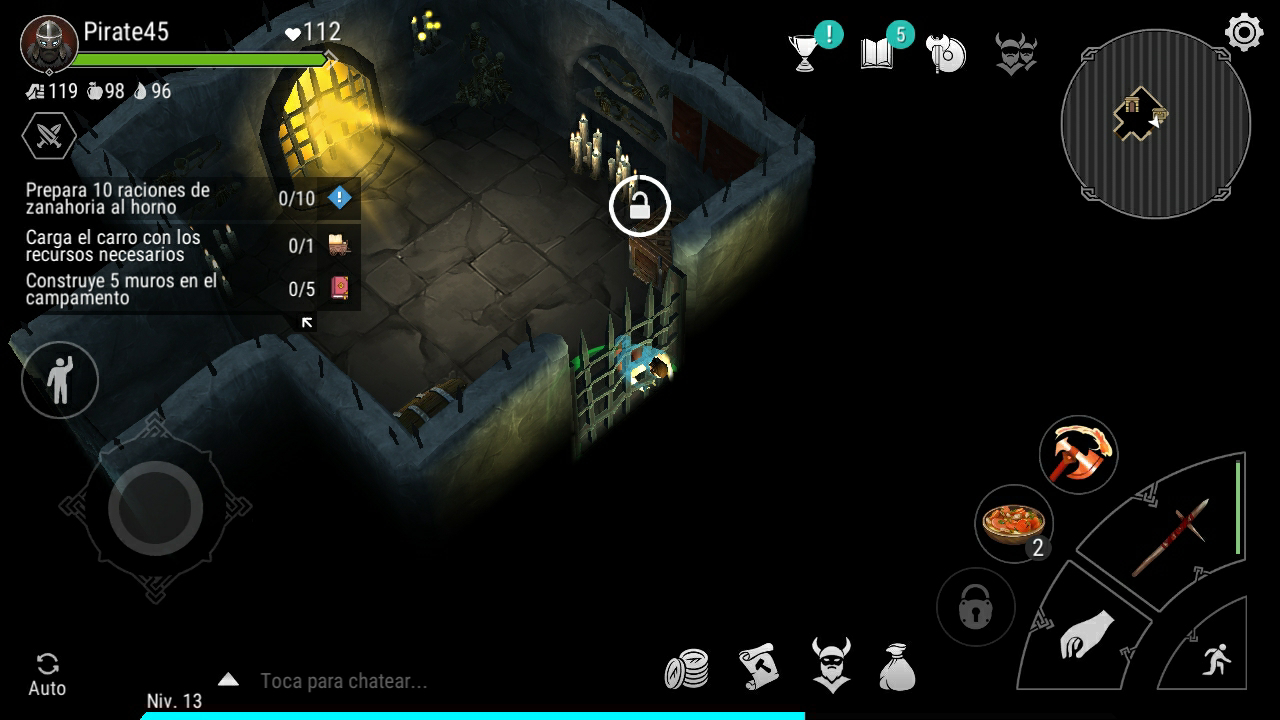Toggle Auto mode
The width and height of the screenshot is (1280, 720).
(x=47, y=674)
